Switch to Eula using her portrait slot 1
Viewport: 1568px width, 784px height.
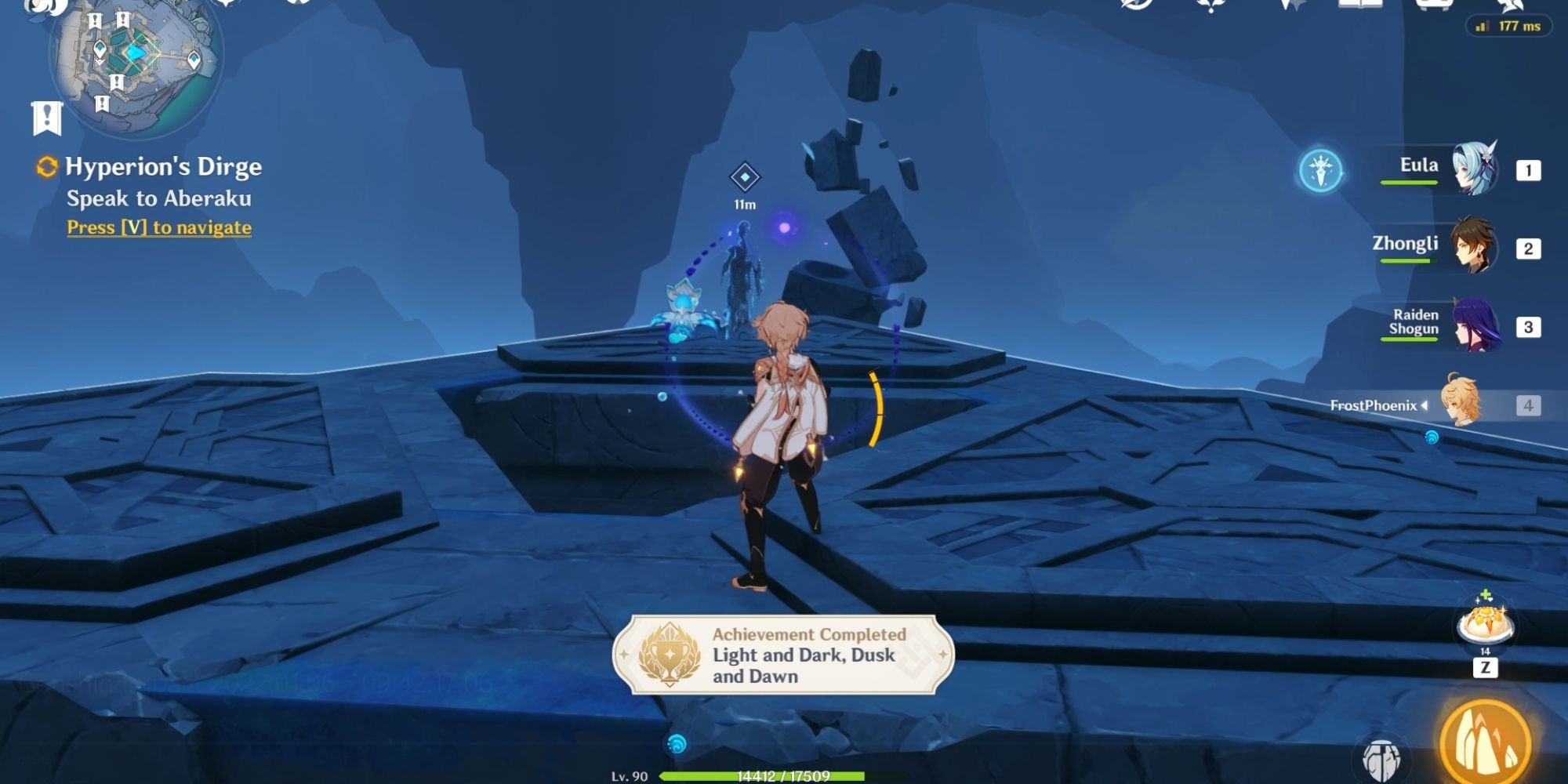click(1474, 170)
